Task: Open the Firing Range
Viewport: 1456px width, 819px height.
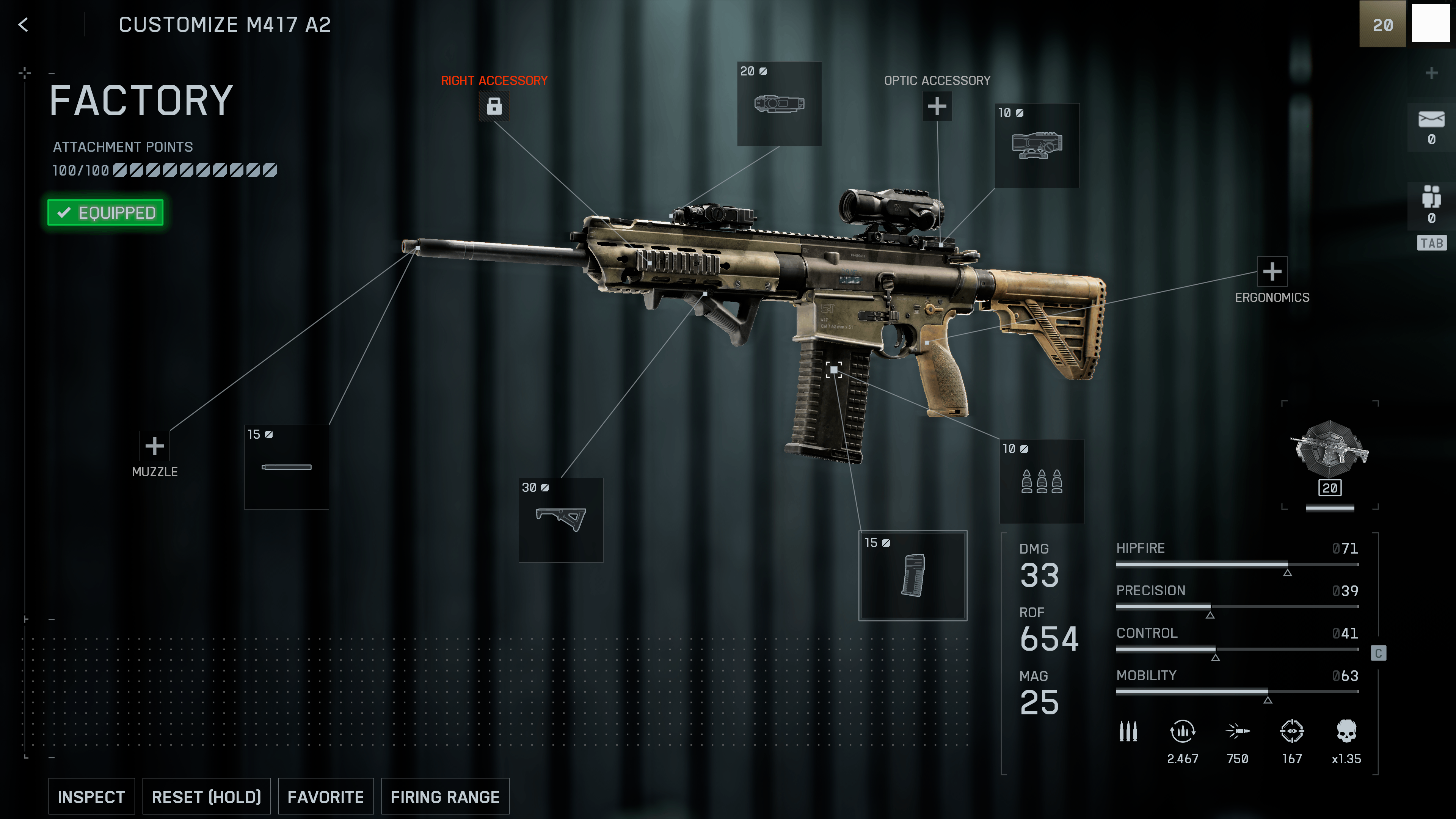Action: [x=445, y=796]
